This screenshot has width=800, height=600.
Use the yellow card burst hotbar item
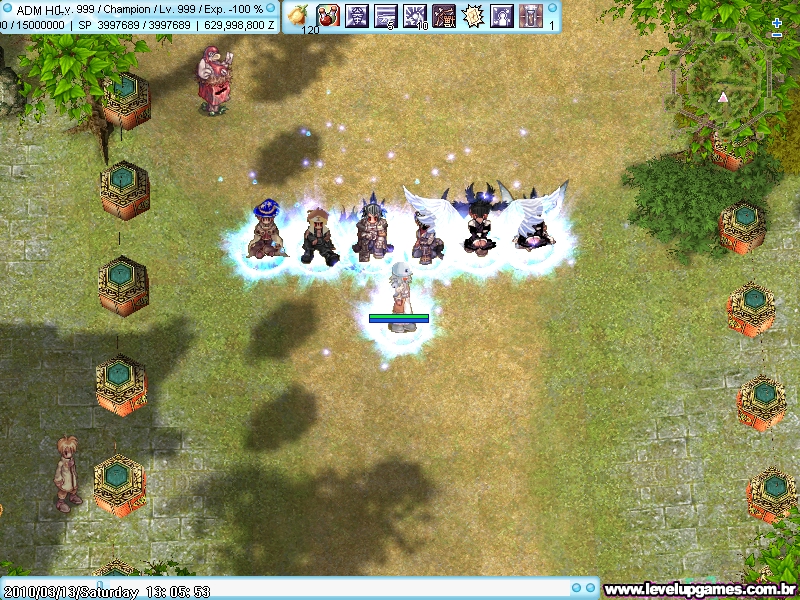click(472, 15)
